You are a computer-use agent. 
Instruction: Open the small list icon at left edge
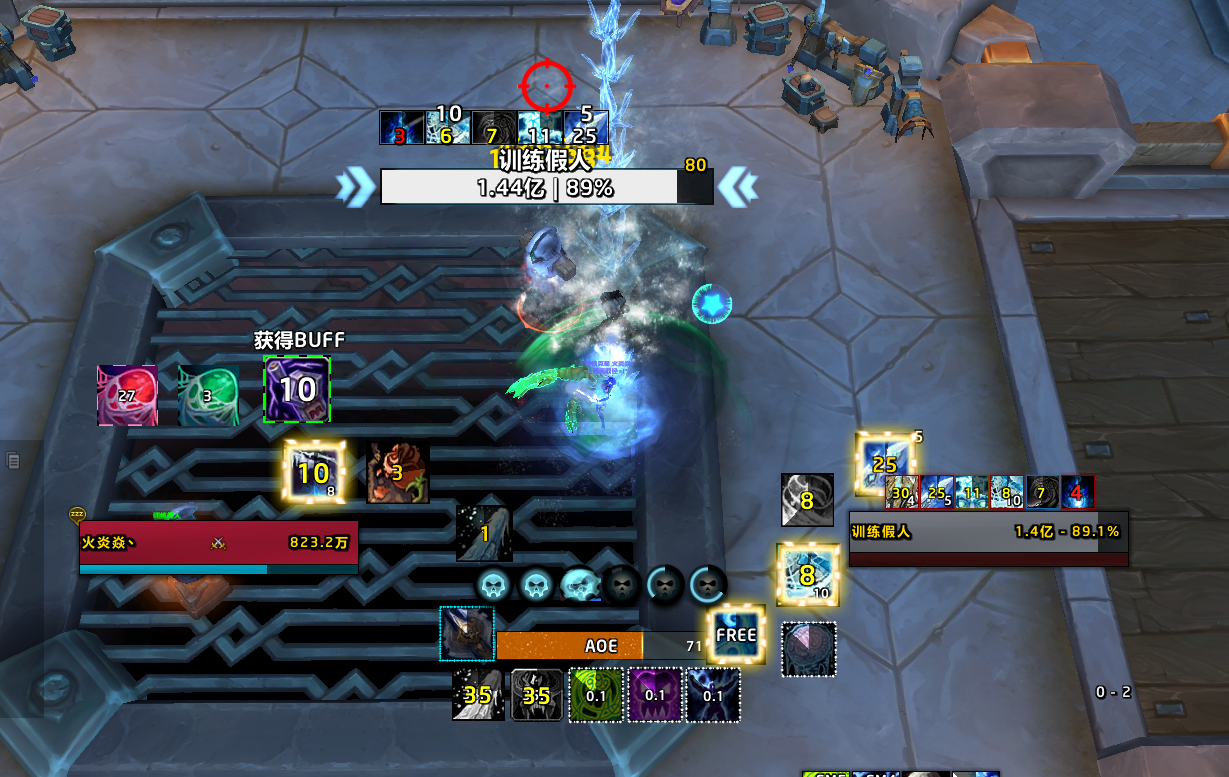coord(14,461)
